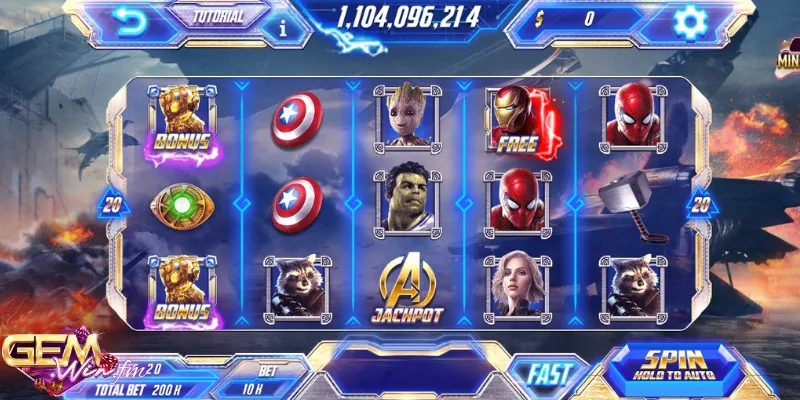Open the mini game icon at right edge
This screenshot has width=800, height=400.
pos(788,60)
